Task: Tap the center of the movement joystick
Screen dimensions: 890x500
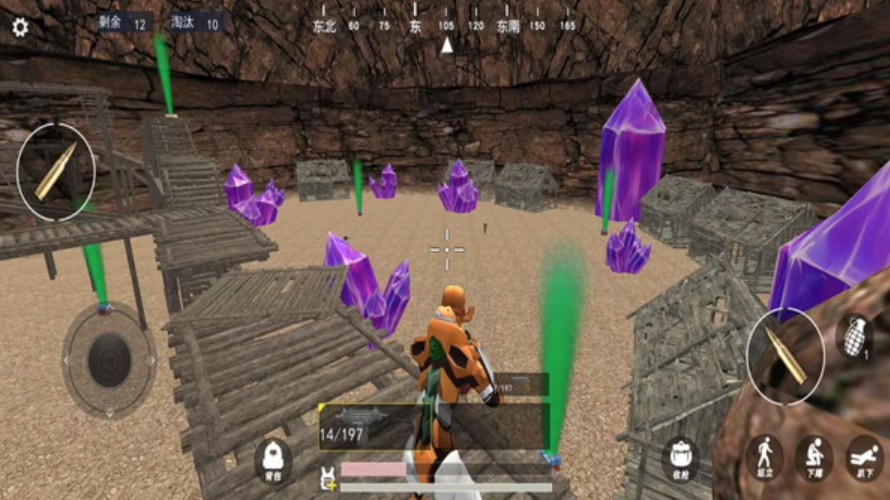Action: point(109,360)
